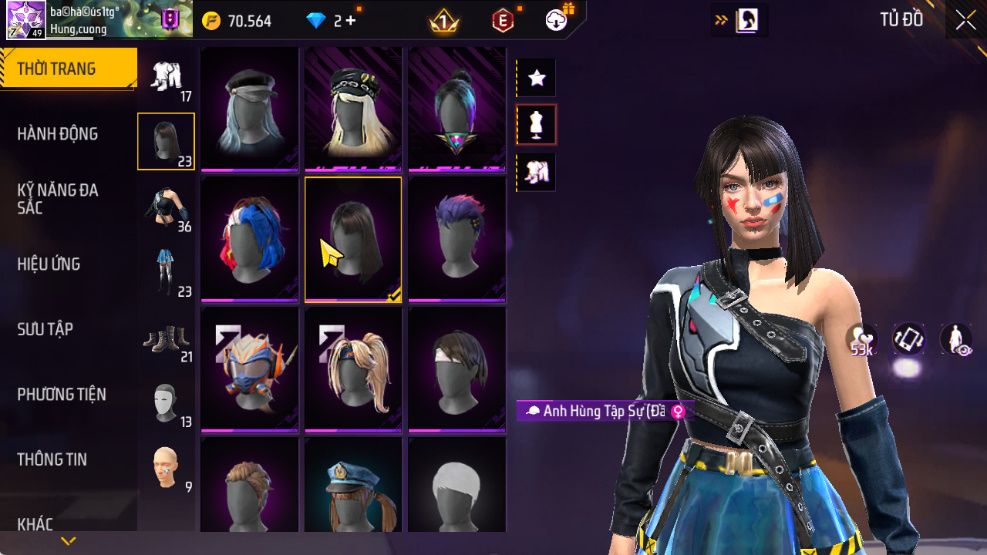
Task: Choose the PHƯƠNG TIỆN category
Action: coord(61,394)
